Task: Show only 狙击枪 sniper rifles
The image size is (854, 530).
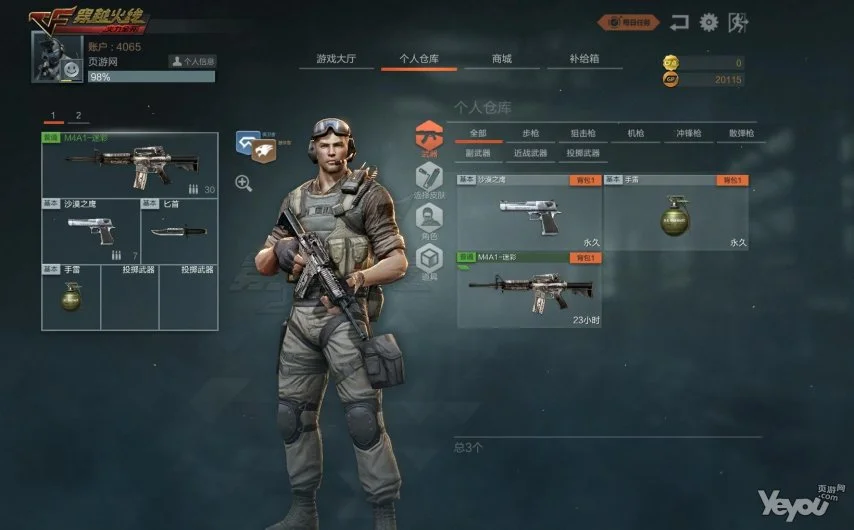Action: click(x=583, y=133)
